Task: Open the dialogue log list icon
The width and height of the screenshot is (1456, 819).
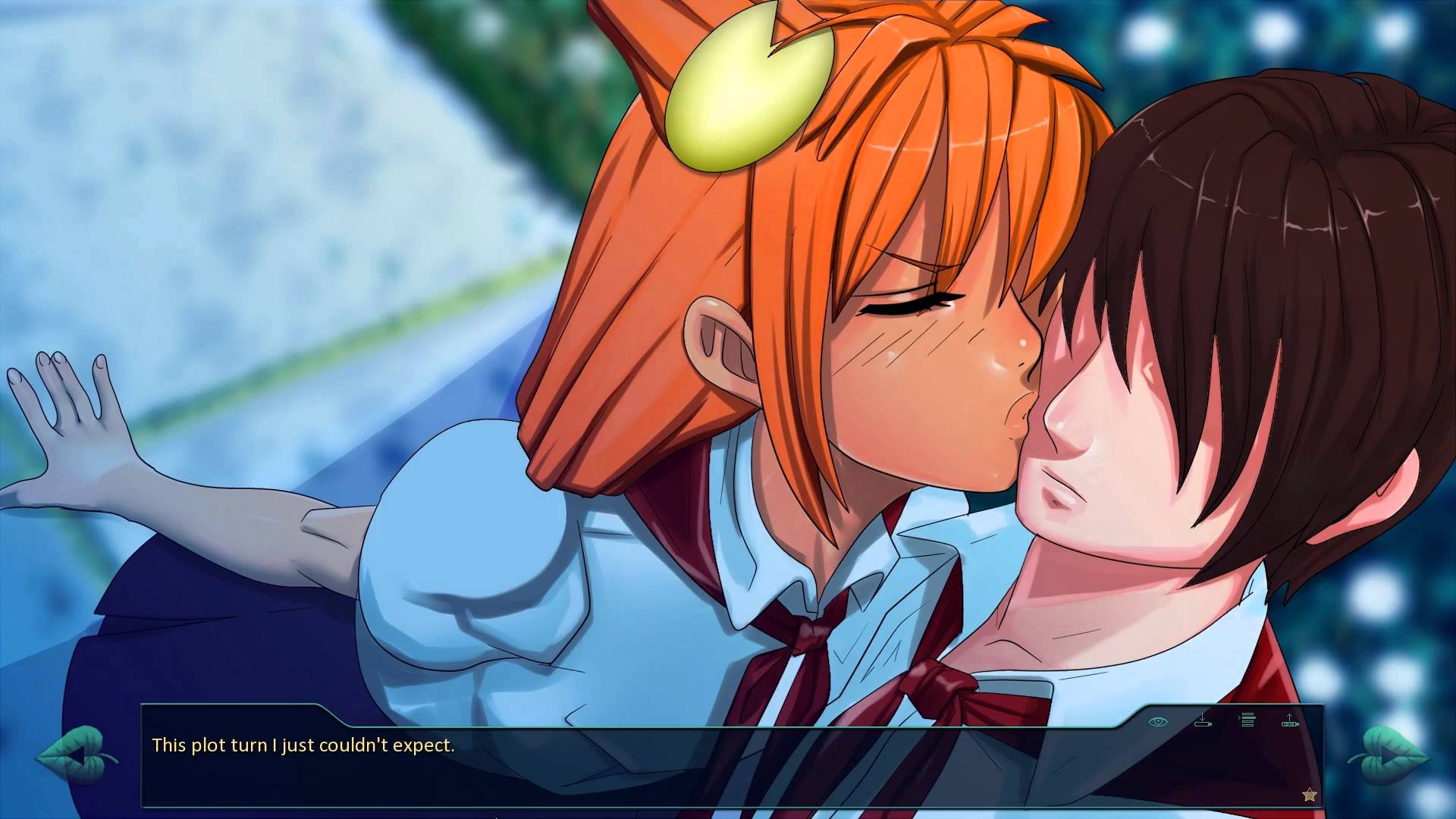Action: (1247, 720)
